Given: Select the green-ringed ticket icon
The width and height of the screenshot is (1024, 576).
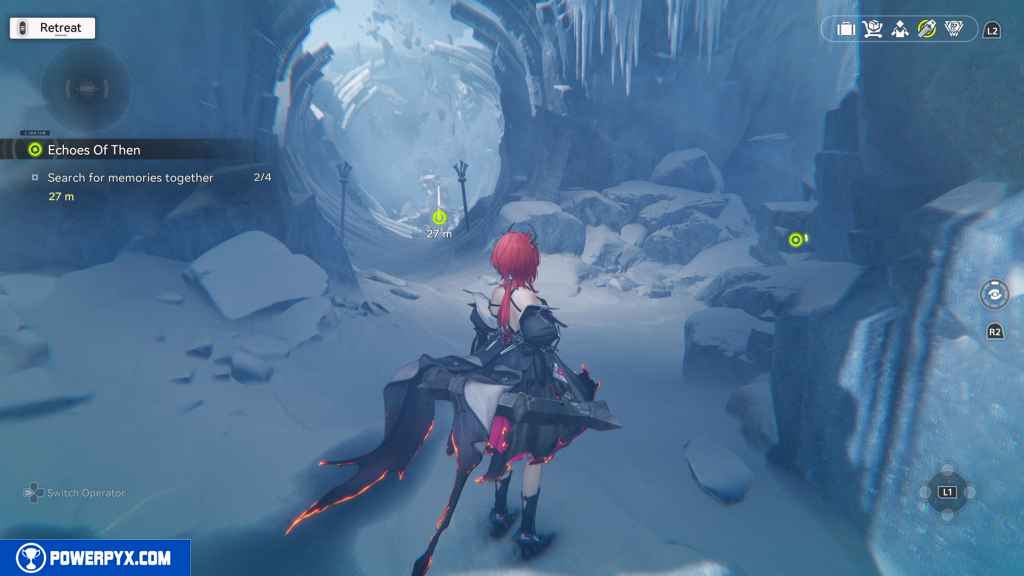Looking at the screenshot, I should point(927,29).
